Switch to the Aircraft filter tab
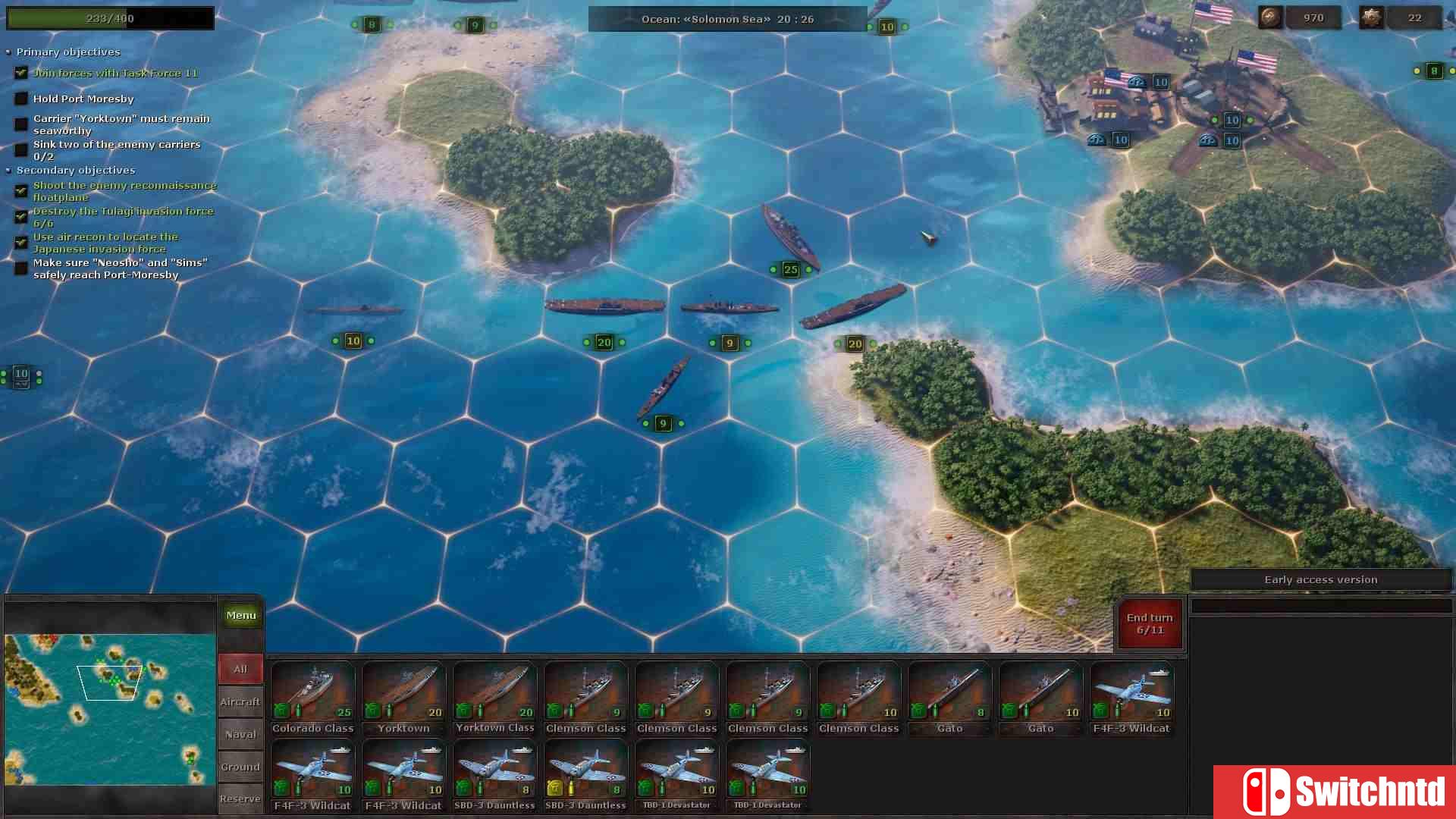This screenshot has height=819, width=1456. [x=240, y=701]
